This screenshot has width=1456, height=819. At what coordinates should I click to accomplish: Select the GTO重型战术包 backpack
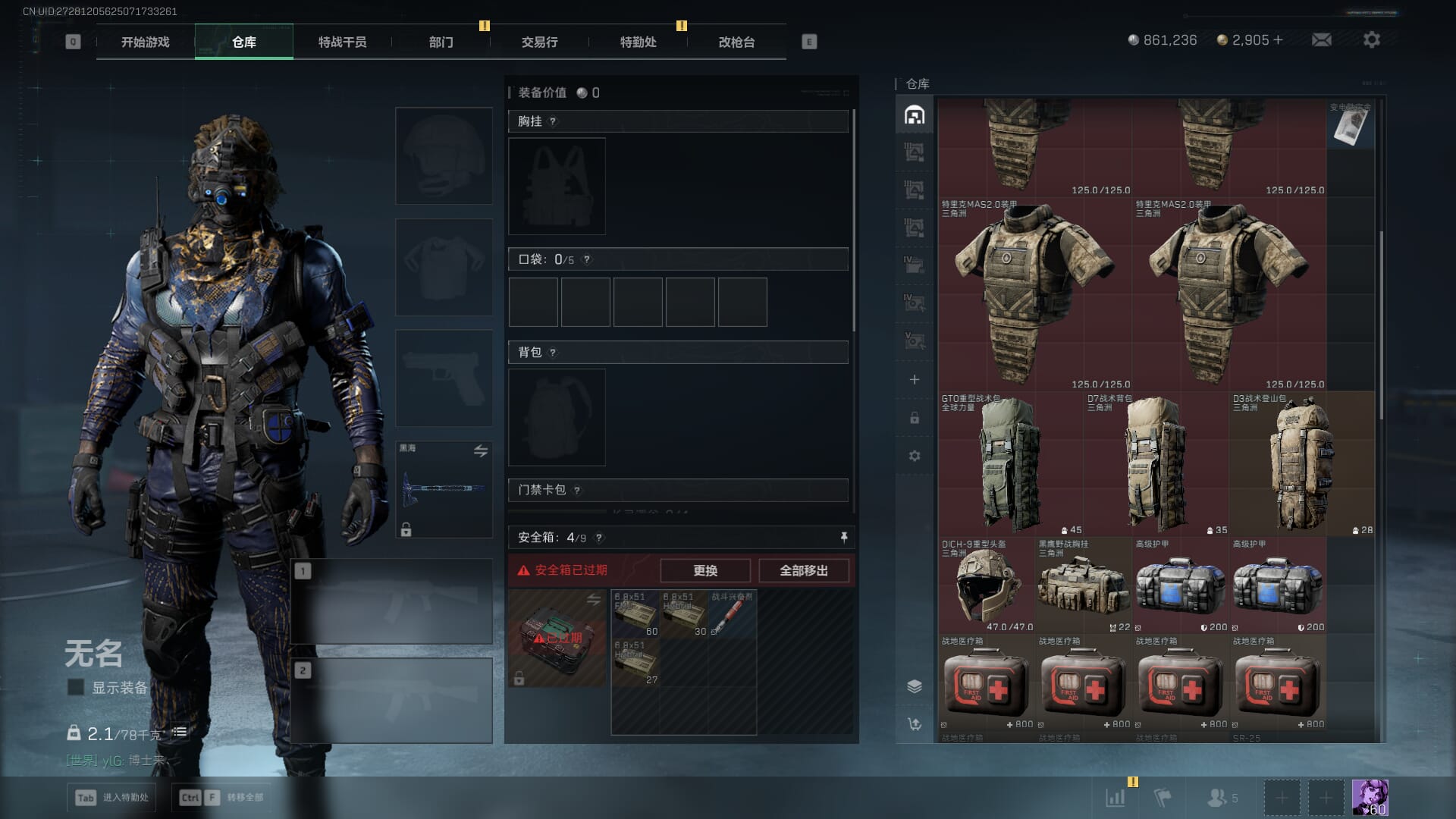1010,464
